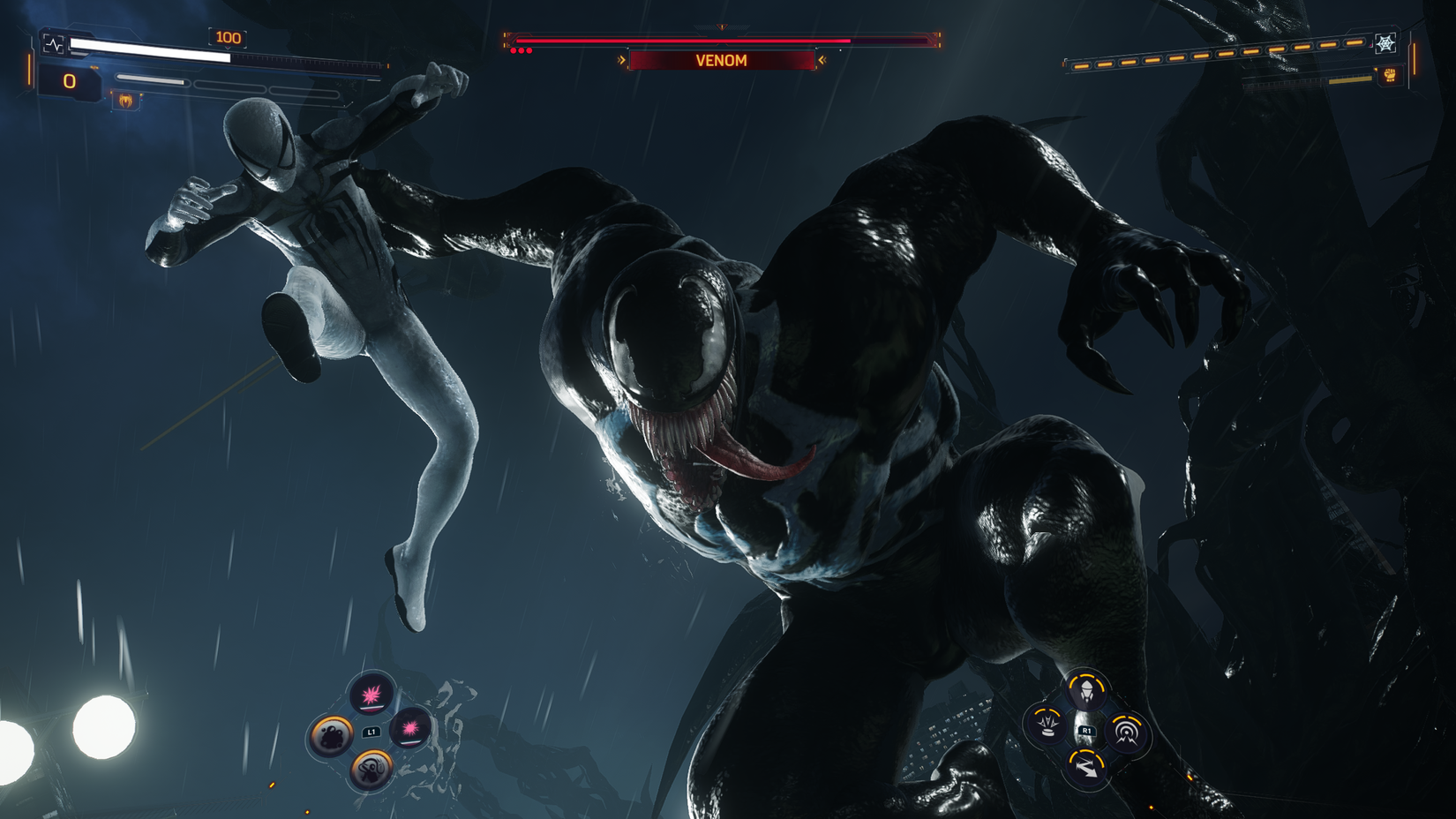Viewport: 1456px width, 819px height.
Task: Activate the right pink Symbiote Blast ability
Action: (411, 729)
